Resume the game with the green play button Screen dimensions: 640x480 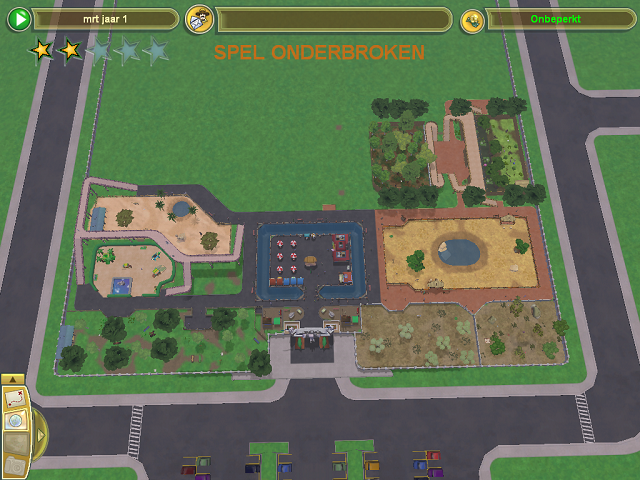pyautogui.click(x=18, y=20)
